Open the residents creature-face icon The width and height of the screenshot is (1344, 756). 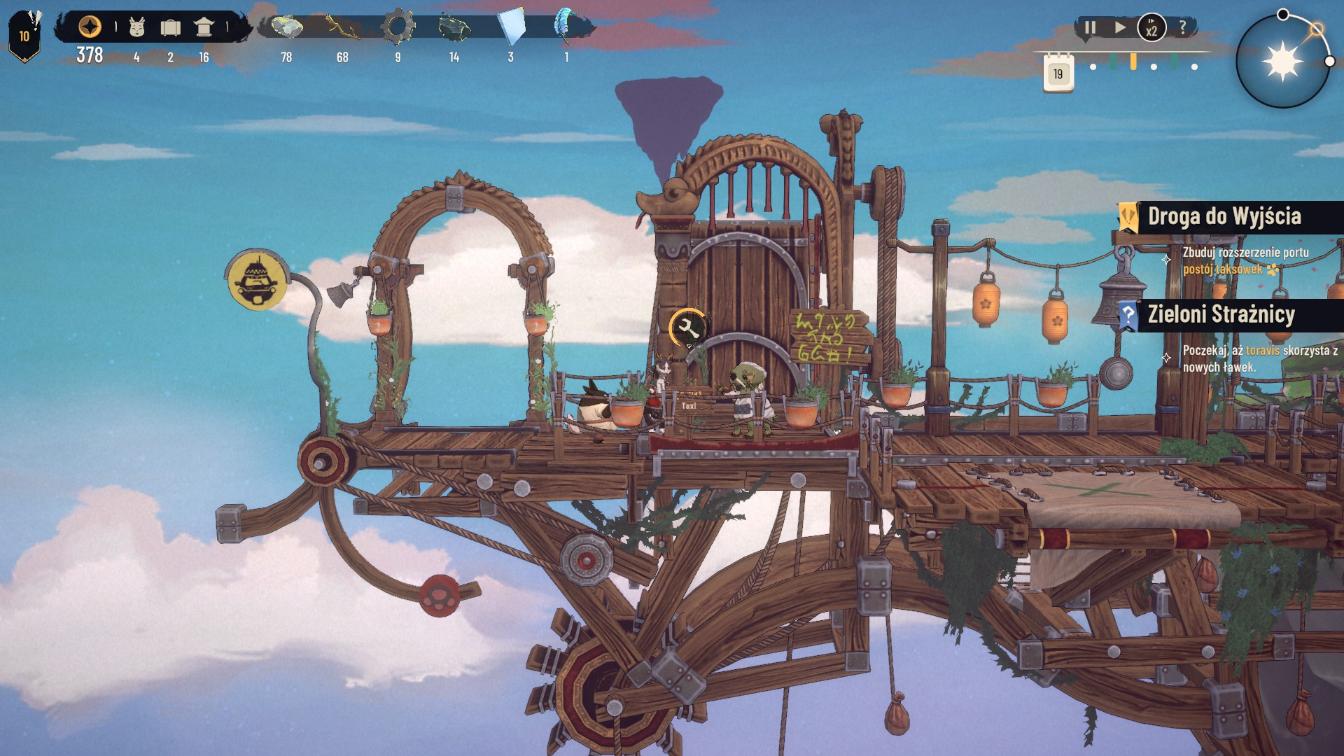(x=137, y=27)
